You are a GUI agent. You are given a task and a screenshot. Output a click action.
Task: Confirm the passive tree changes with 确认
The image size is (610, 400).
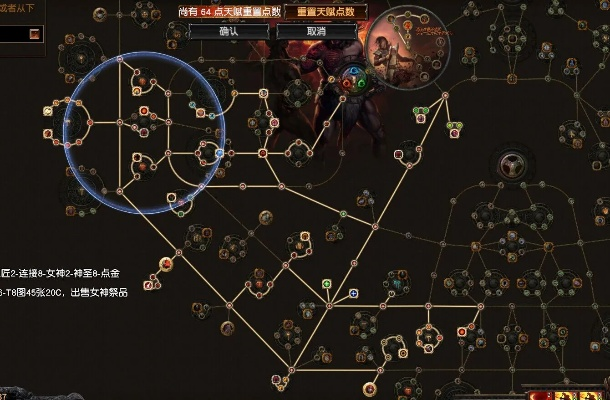(x=229, y=31)
